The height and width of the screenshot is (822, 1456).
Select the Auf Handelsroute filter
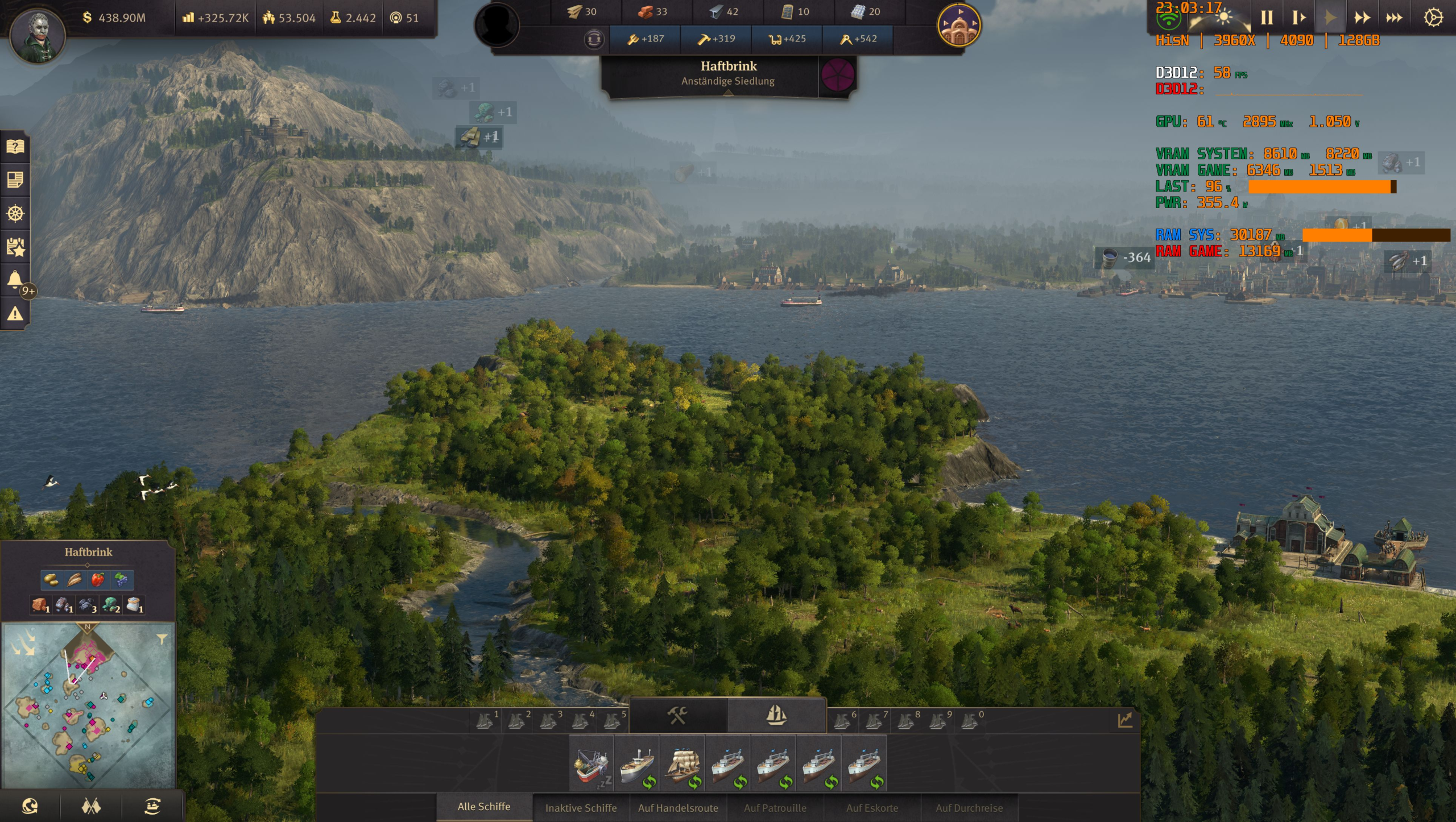tap(679, 807)
